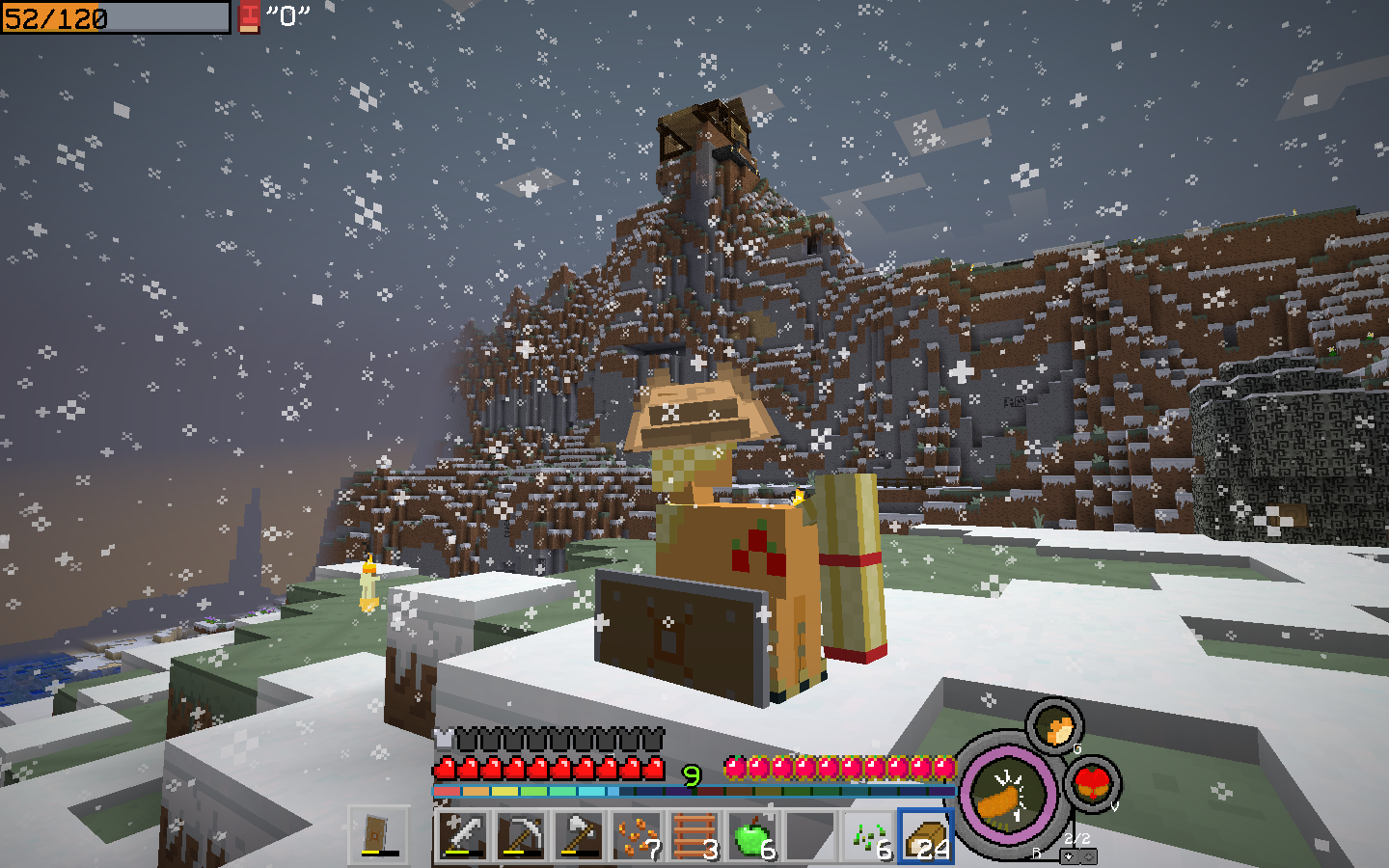Activate the large orange ability icon
The image size is (1389, 868).
(1006, 797)
